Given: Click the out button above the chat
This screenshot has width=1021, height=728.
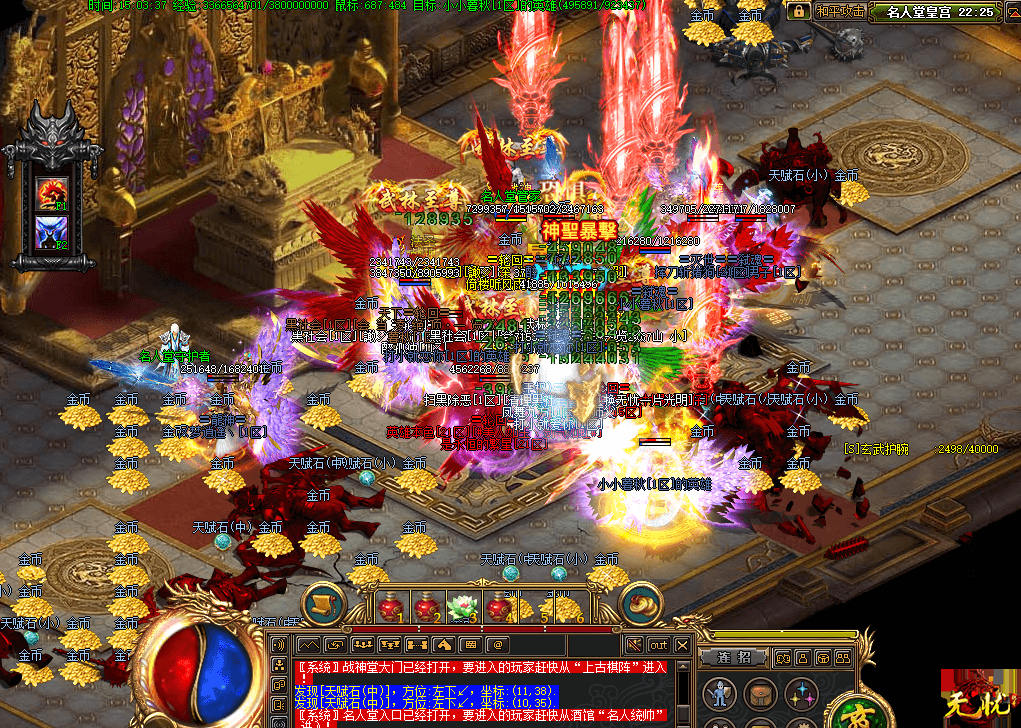Looking at the screenshot, I should coord(658,645).
